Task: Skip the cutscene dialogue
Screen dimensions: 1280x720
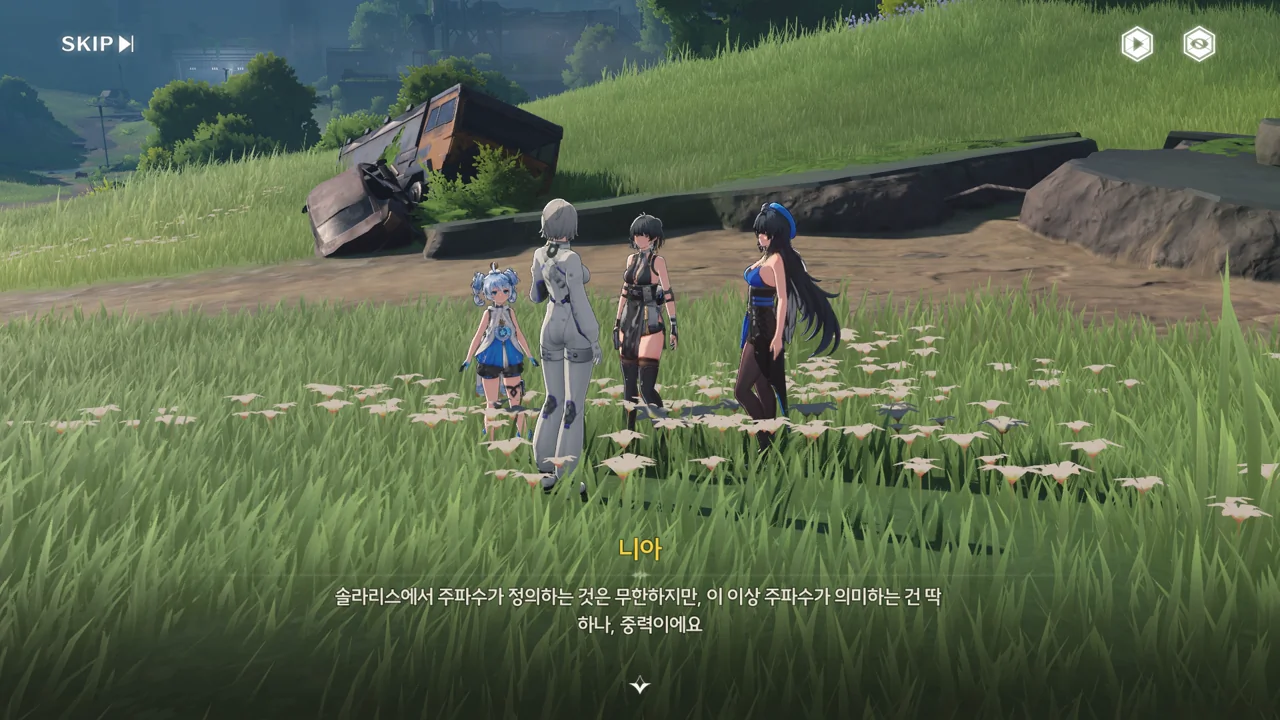Action: coord(97,44)
